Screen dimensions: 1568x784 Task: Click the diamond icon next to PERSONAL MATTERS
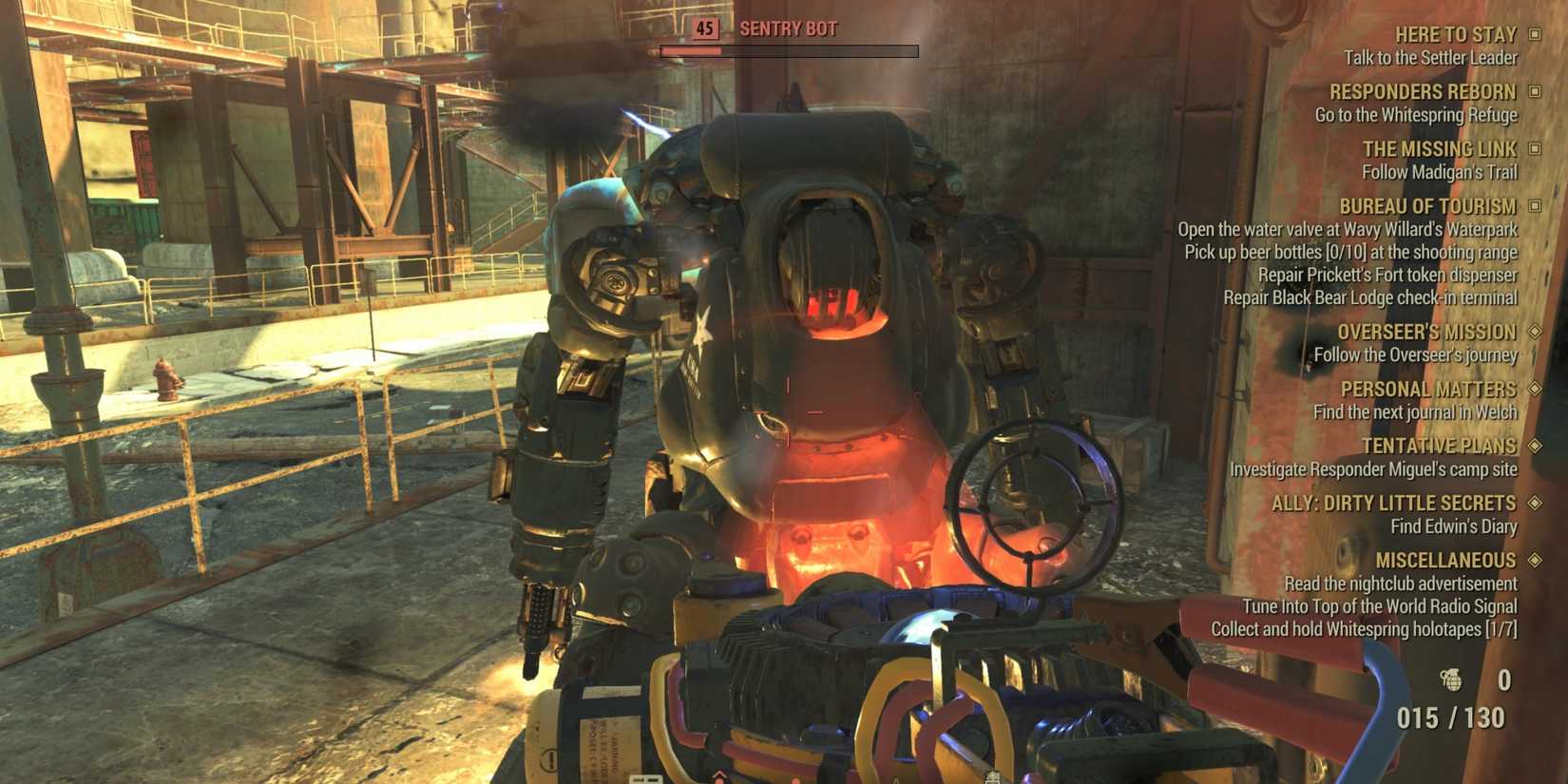(x=1534, y=389)
